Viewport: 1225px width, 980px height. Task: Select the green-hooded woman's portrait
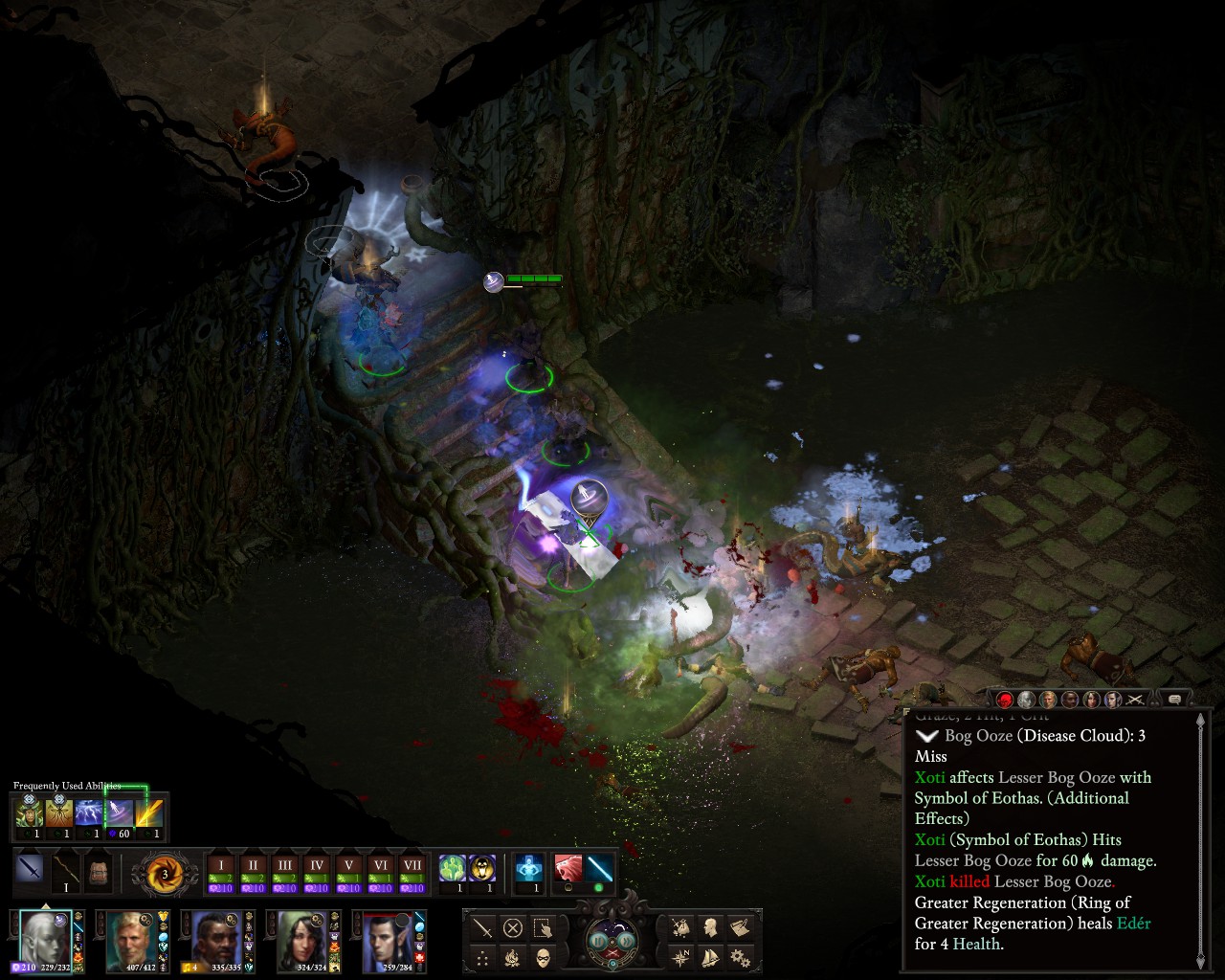point(300,939)
